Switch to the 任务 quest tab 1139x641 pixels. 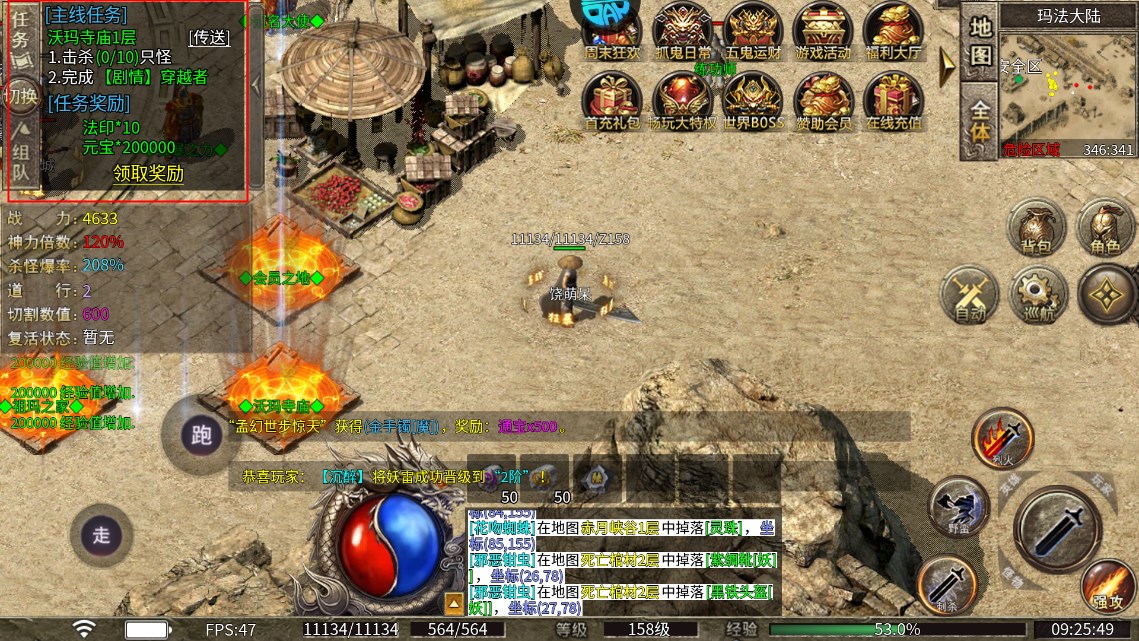[x=20, y=38]
